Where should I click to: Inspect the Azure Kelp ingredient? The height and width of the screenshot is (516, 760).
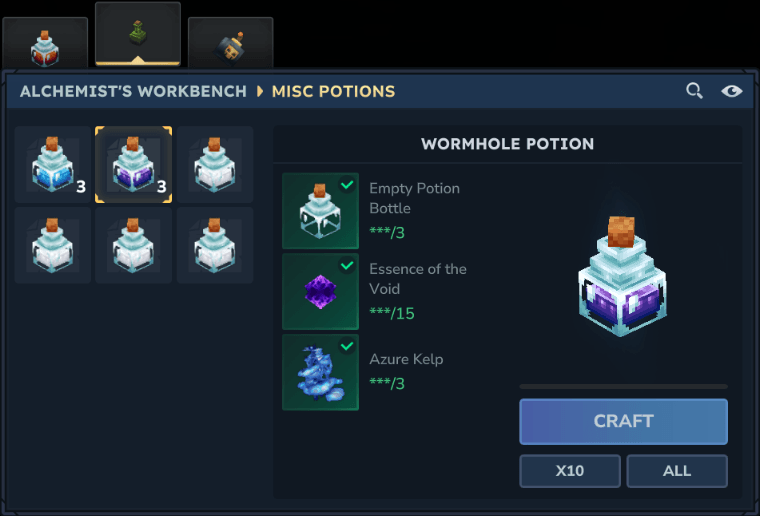click(x=320, y=372)
